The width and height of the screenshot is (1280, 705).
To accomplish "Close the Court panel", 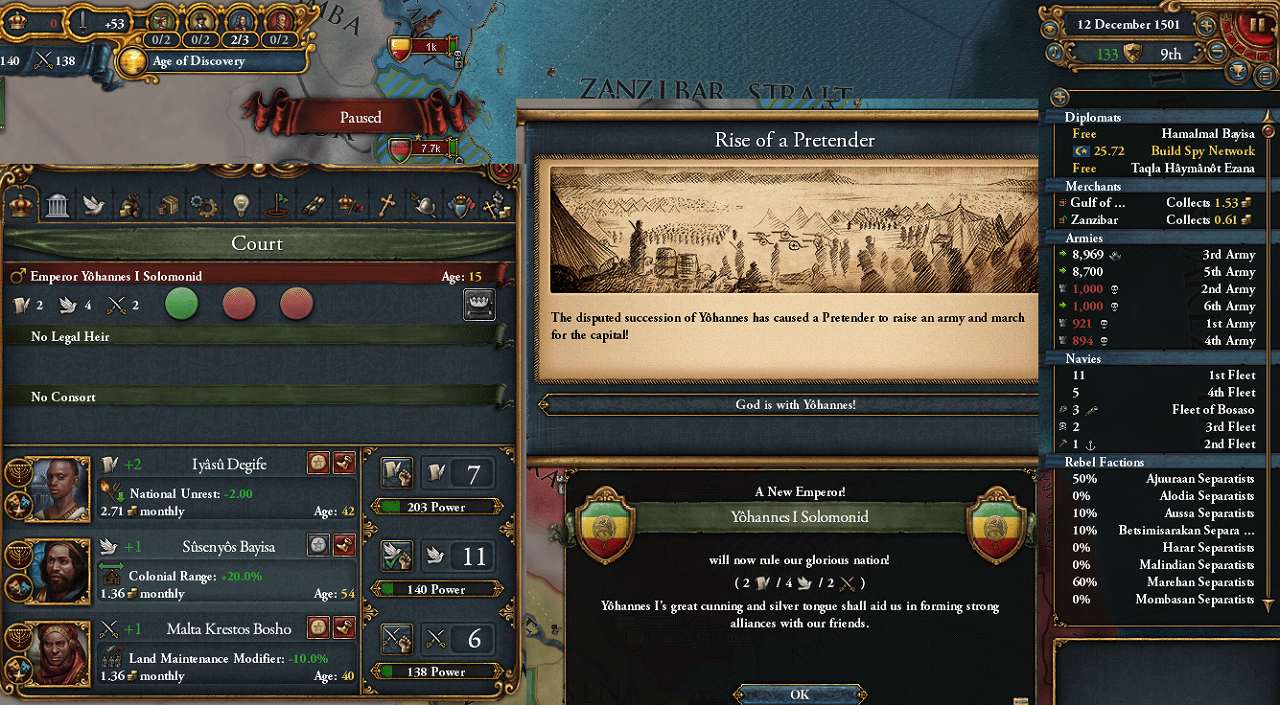I will point(503,171).
